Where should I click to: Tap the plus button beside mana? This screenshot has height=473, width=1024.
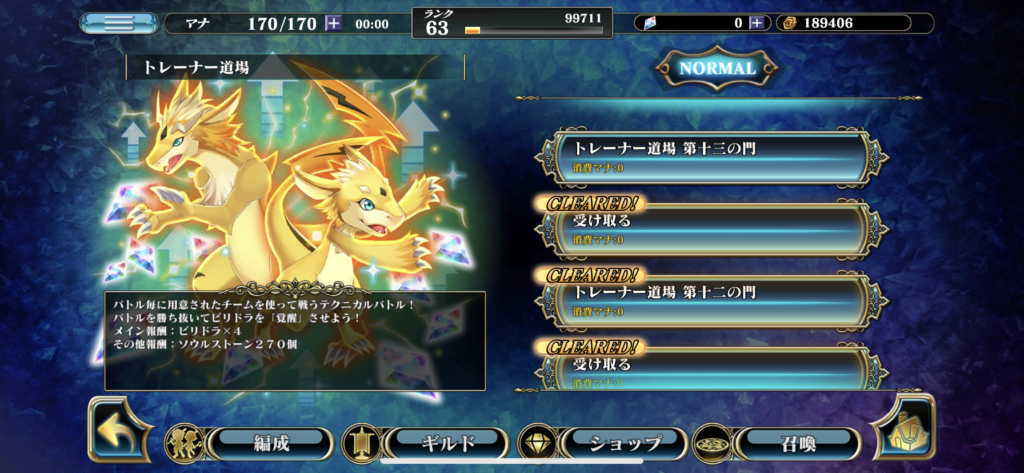pos(333,23)
